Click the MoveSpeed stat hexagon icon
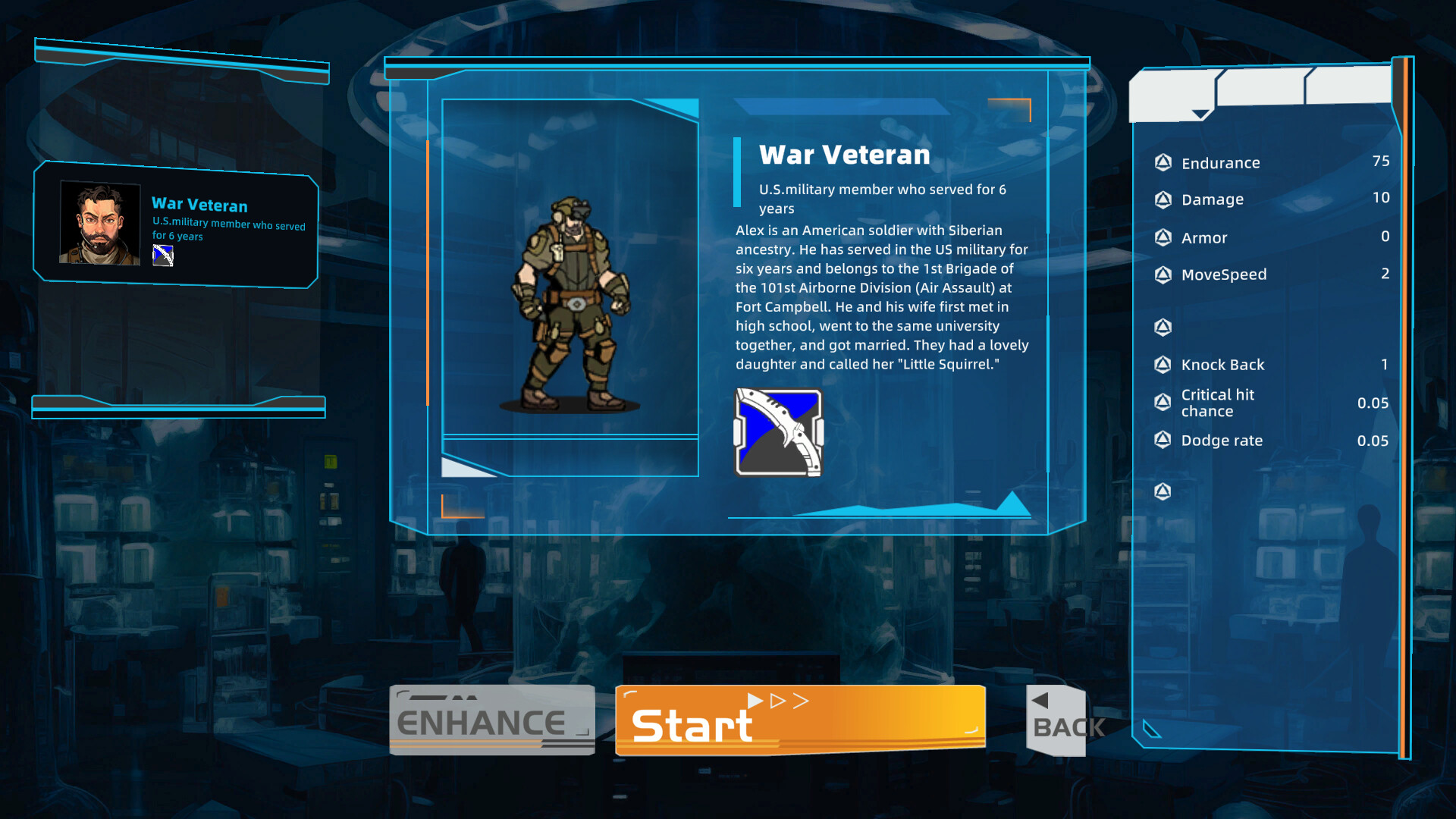The width and height of the screenshot is (1456, 819). pyautogui.click(x=1163, y=275)
